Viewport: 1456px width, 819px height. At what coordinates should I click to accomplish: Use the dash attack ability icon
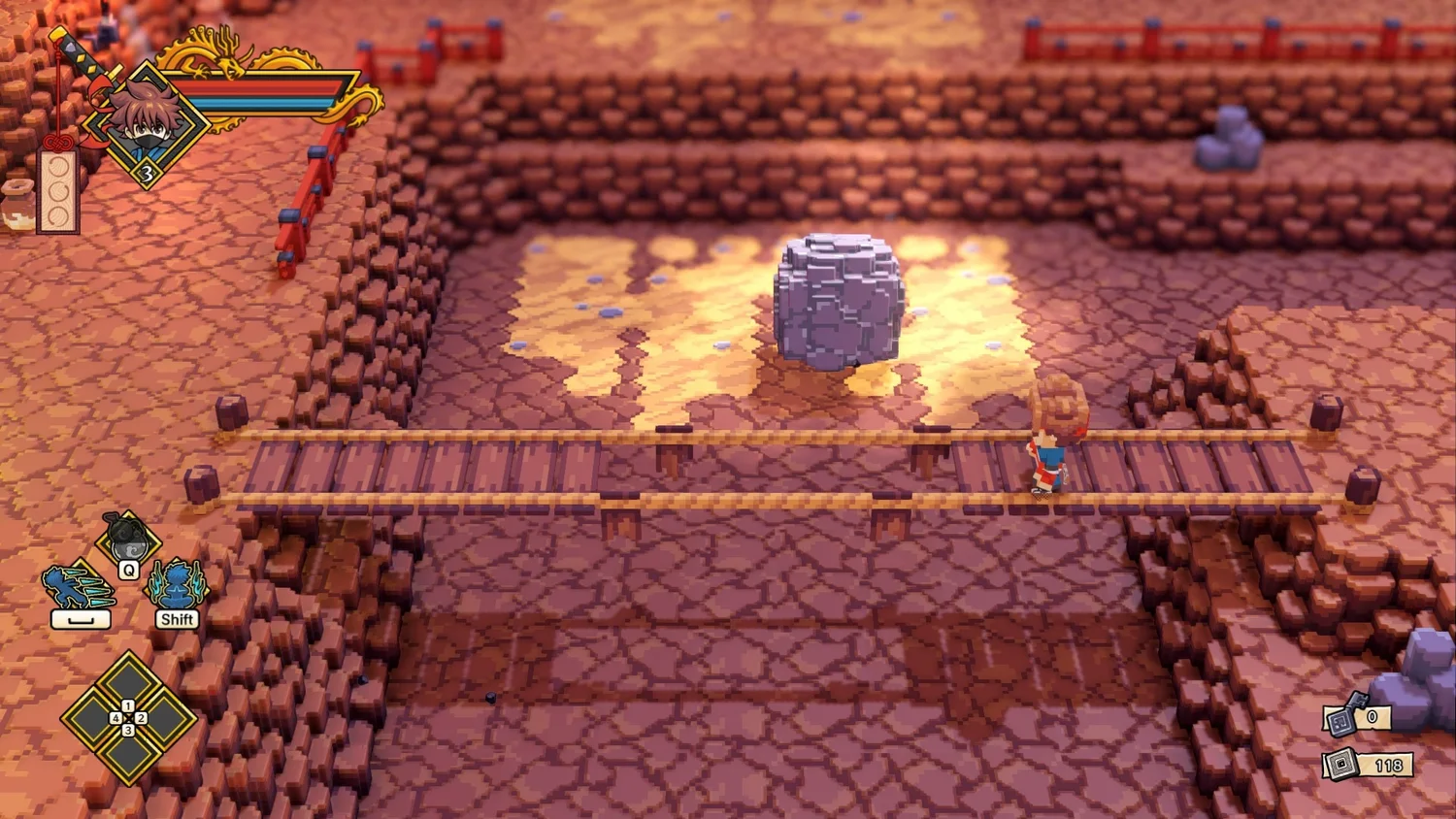click(78, 587)
